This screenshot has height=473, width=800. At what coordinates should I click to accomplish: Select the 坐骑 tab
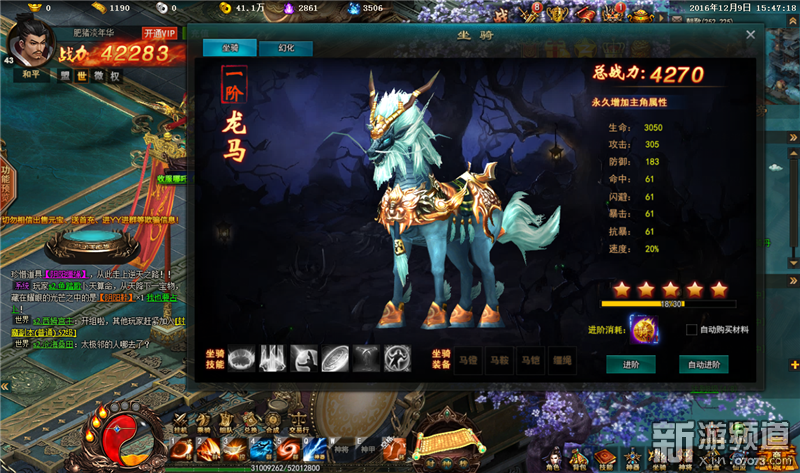coord(230,48)
